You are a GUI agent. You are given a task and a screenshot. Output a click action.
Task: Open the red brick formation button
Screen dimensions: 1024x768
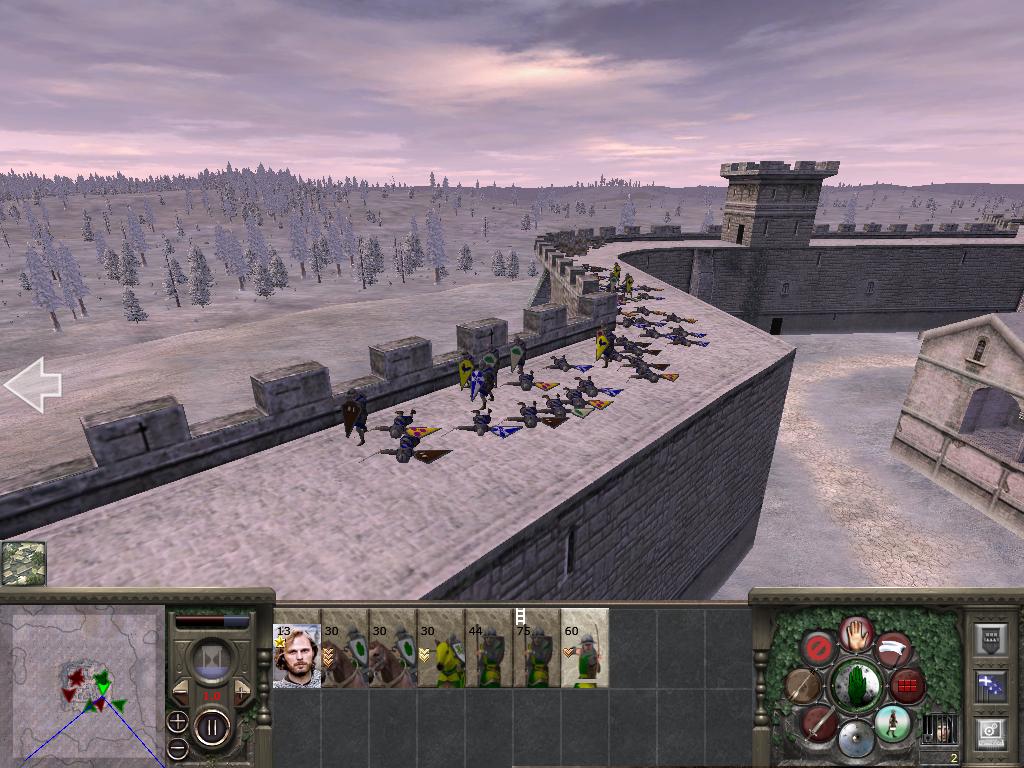pos(907,686)
